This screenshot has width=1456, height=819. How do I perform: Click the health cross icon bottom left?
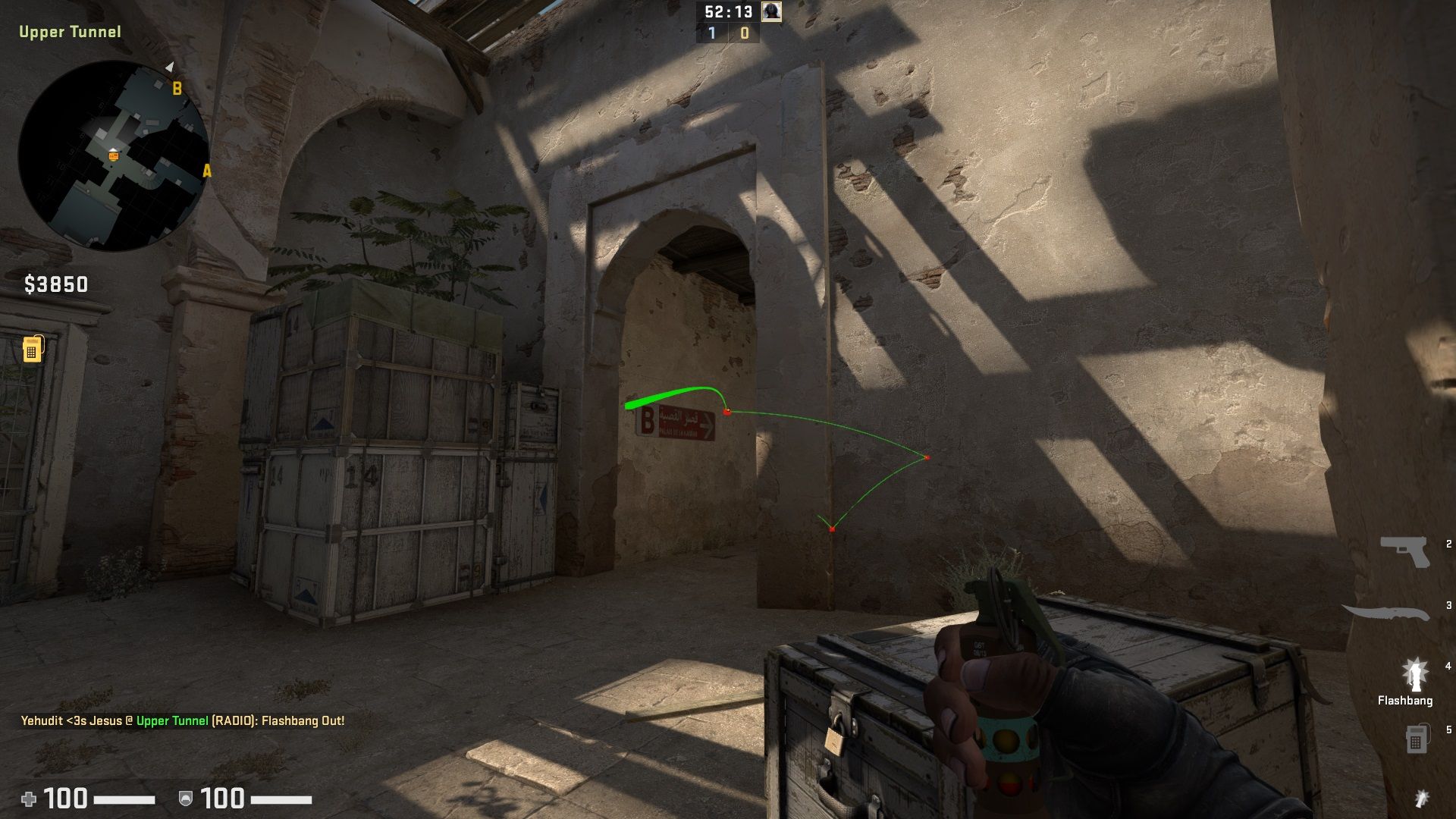tap(29, 799)
